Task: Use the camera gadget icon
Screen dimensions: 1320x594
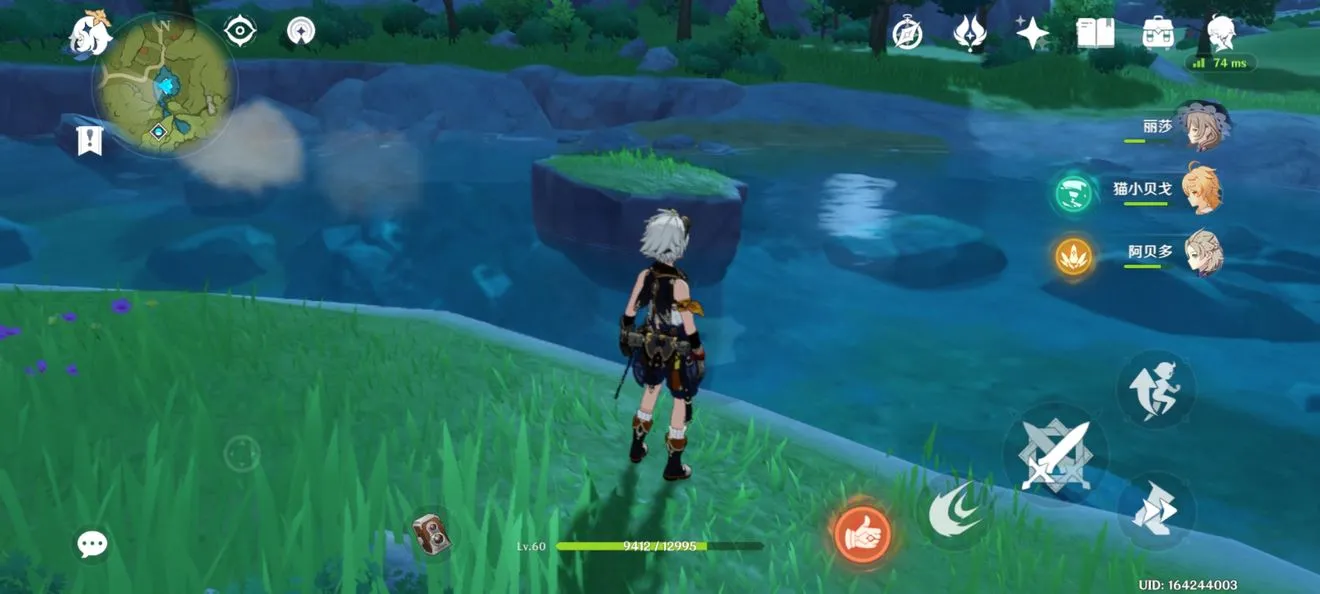Action: tap(431, 534)
